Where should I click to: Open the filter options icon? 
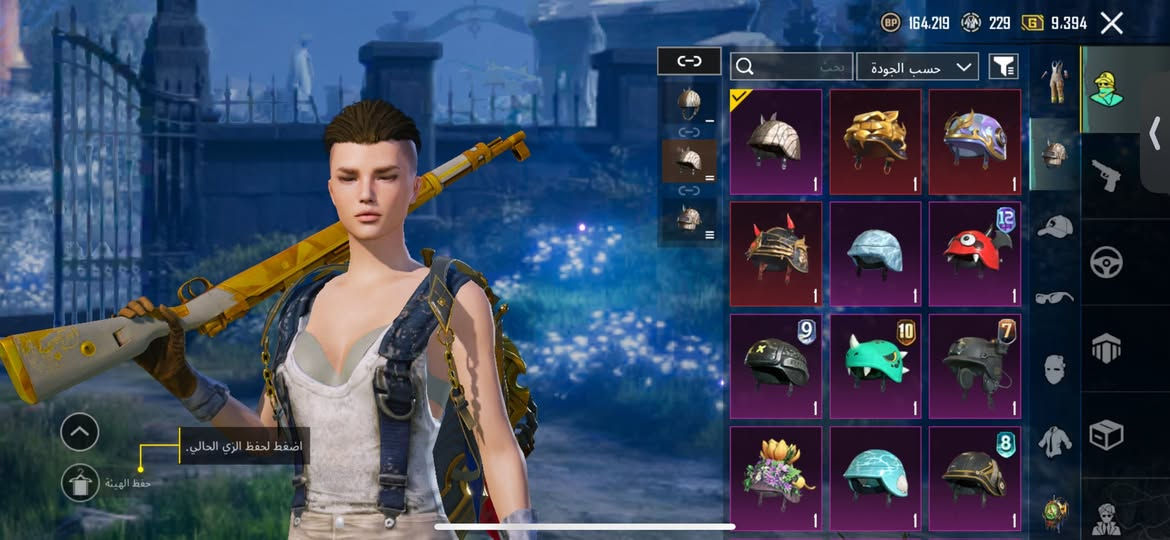coord(1003,67)
